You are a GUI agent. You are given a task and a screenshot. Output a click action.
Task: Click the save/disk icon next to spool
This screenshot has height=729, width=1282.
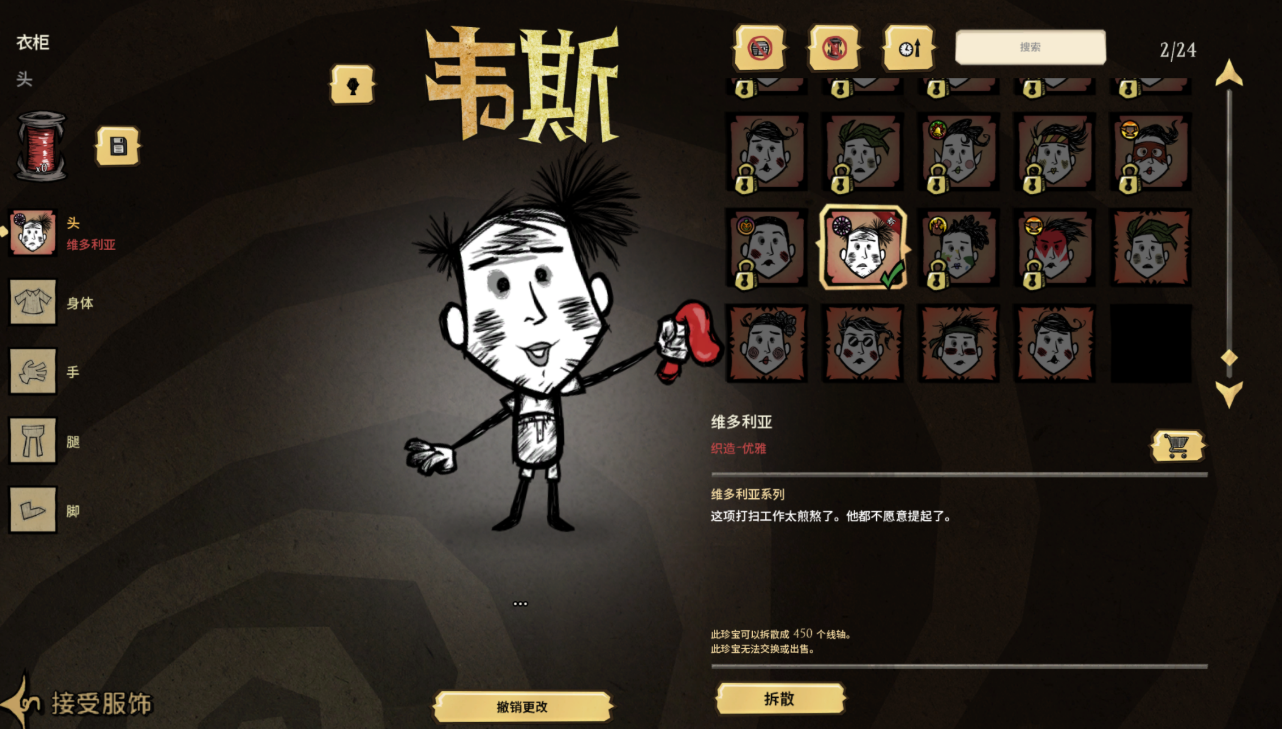click(x=117, y=143)
